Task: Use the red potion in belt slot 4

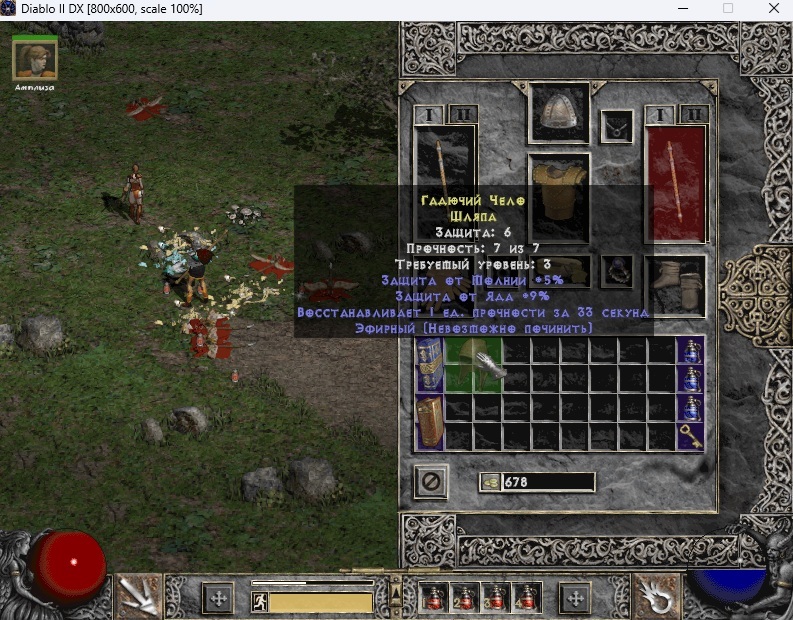Action: pos(526,598)
